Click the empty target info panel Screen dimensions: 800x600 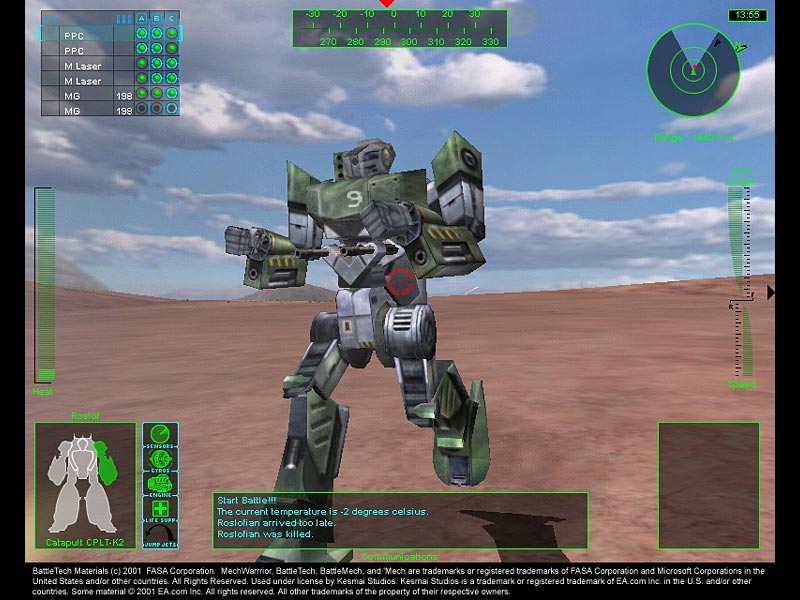coord(708,485)
